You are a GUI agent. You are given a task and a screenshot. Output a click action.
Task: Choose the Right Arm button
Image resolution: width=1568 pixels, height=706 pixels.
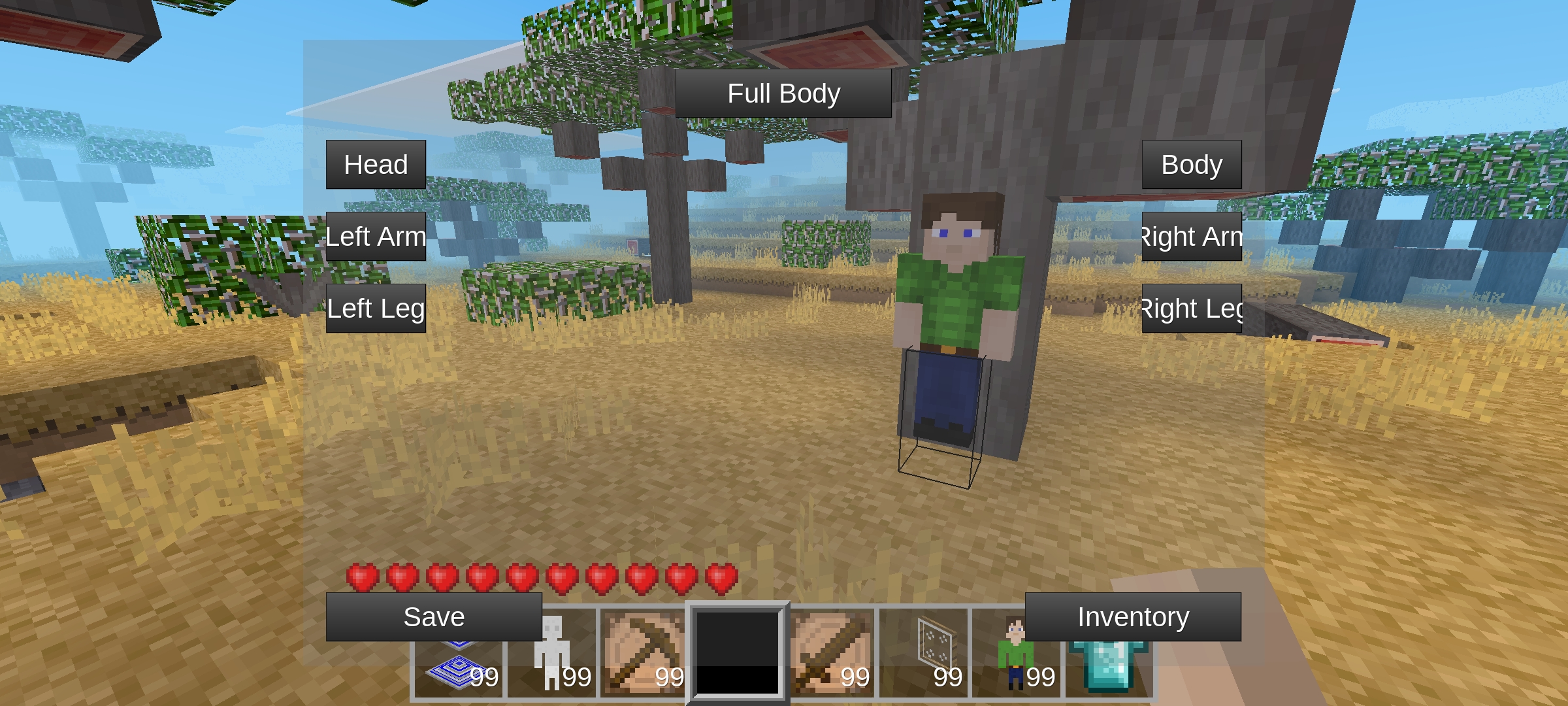[x=1191, y=237]
